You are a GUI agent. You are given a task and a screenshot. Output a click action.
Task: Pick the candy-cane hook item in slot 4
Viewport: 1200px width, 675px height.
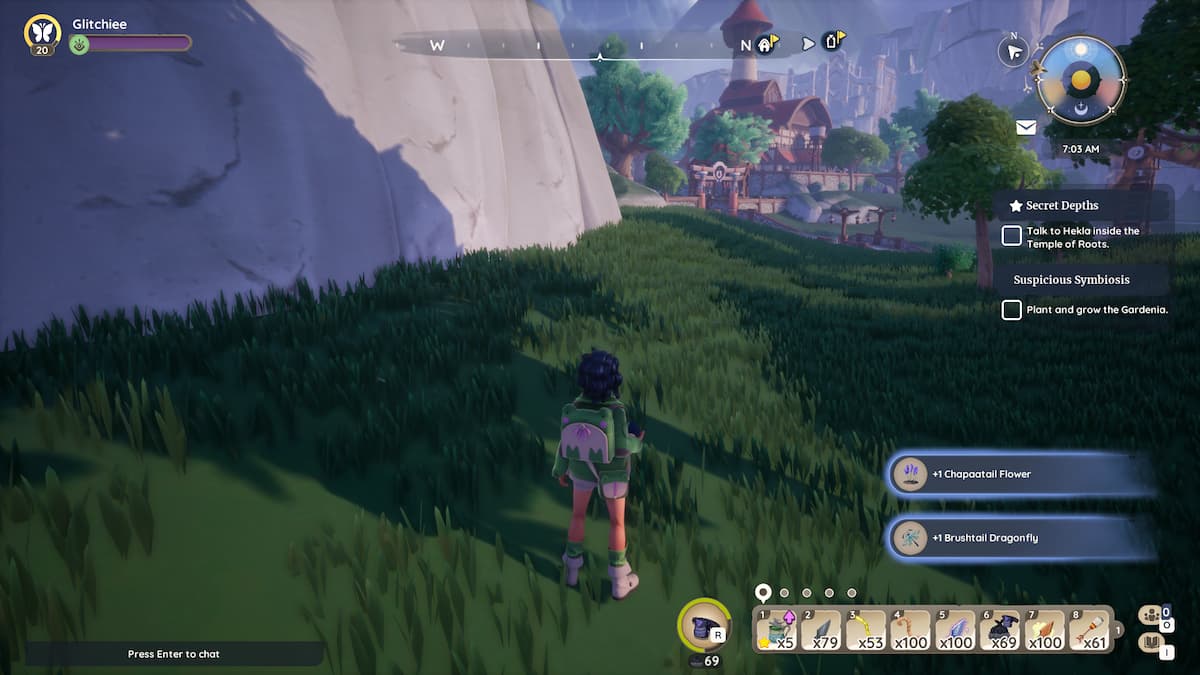[x=911, y=629]
